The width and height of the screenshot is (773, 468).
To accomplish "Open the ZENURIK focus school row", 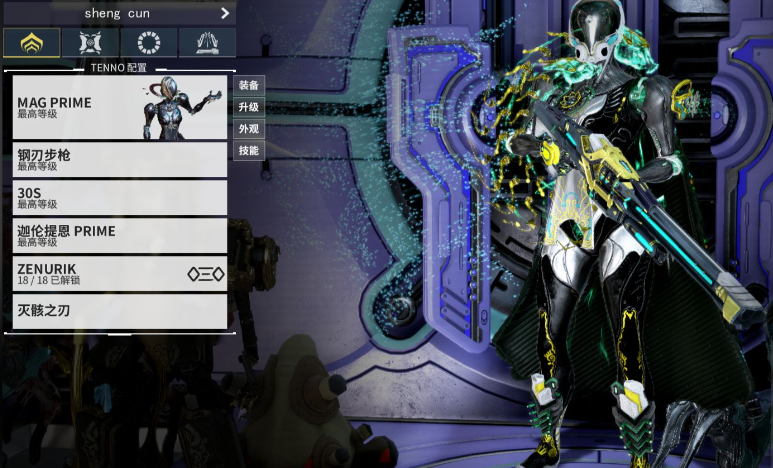I will (x=120, y=273).
